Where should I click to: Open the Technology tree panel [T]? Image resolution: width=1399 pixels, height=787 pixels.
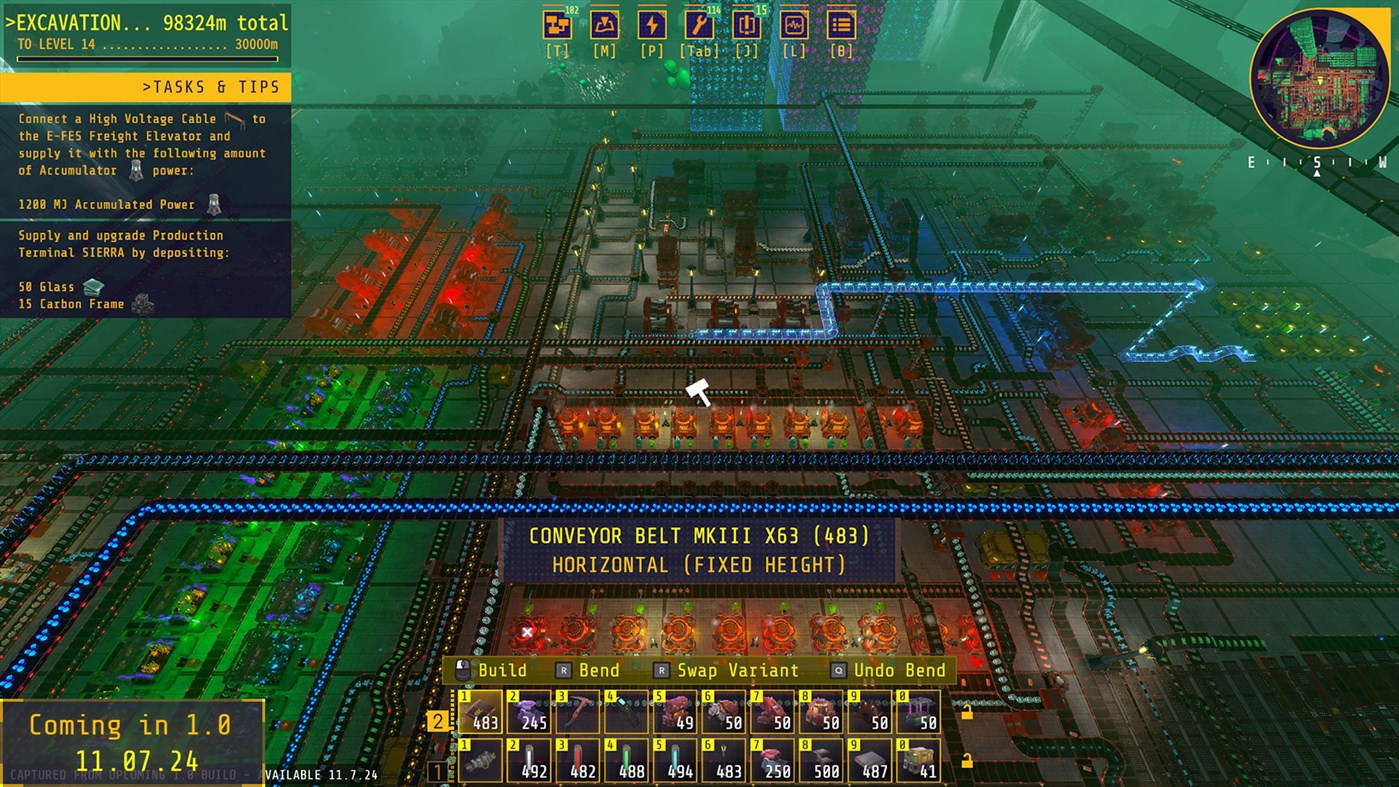(x=556, y=25)
